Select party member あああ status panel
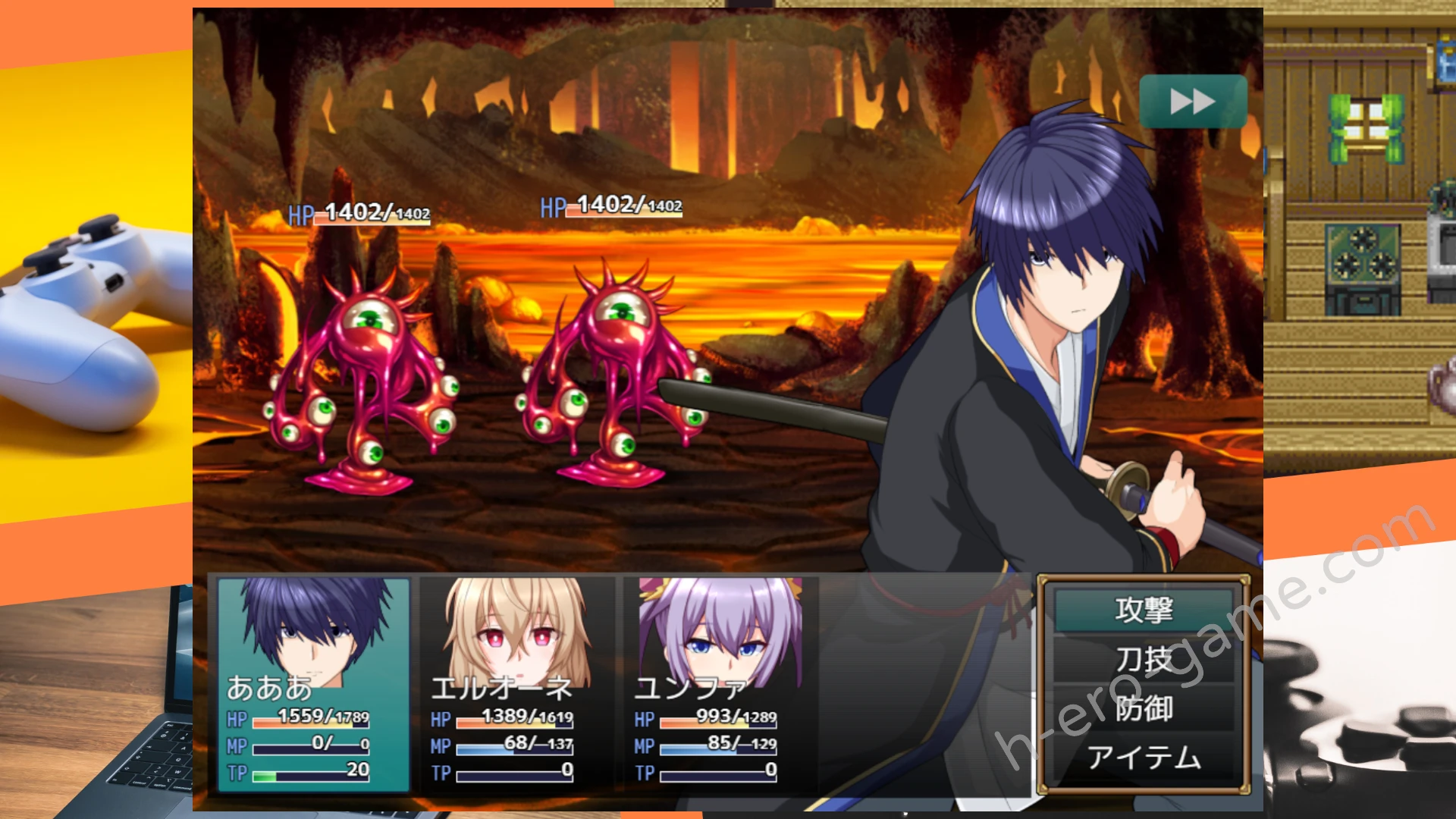Viewport: 1456px width, 819px height. click(x=313, y=684)
